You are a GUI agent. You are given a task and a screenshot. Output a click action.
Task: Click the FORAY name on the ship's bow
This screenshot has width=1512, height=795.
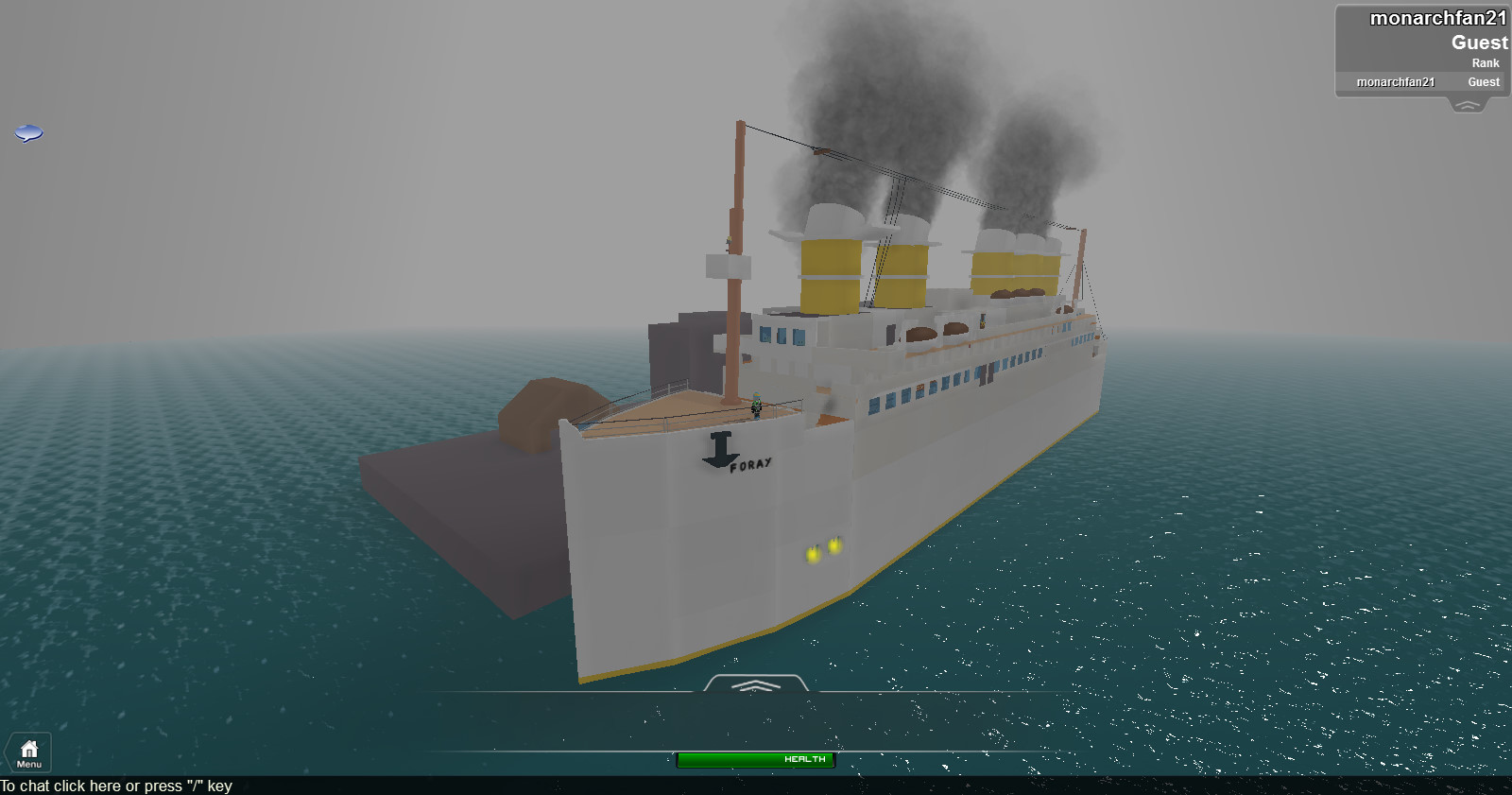751,462
